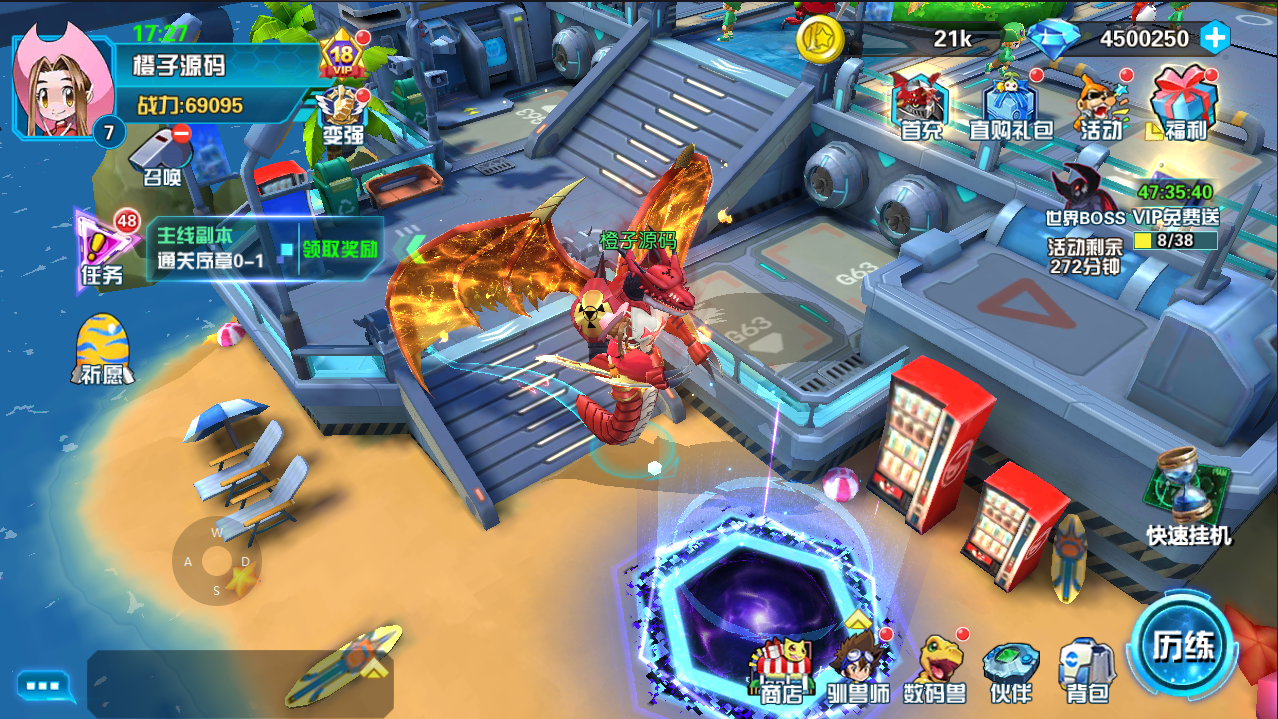Image resolution: width=1278 pixels, height=719 pixels.
Task: Open the 数码兽 Digimon menu
Action: click(x=935, y=666)
